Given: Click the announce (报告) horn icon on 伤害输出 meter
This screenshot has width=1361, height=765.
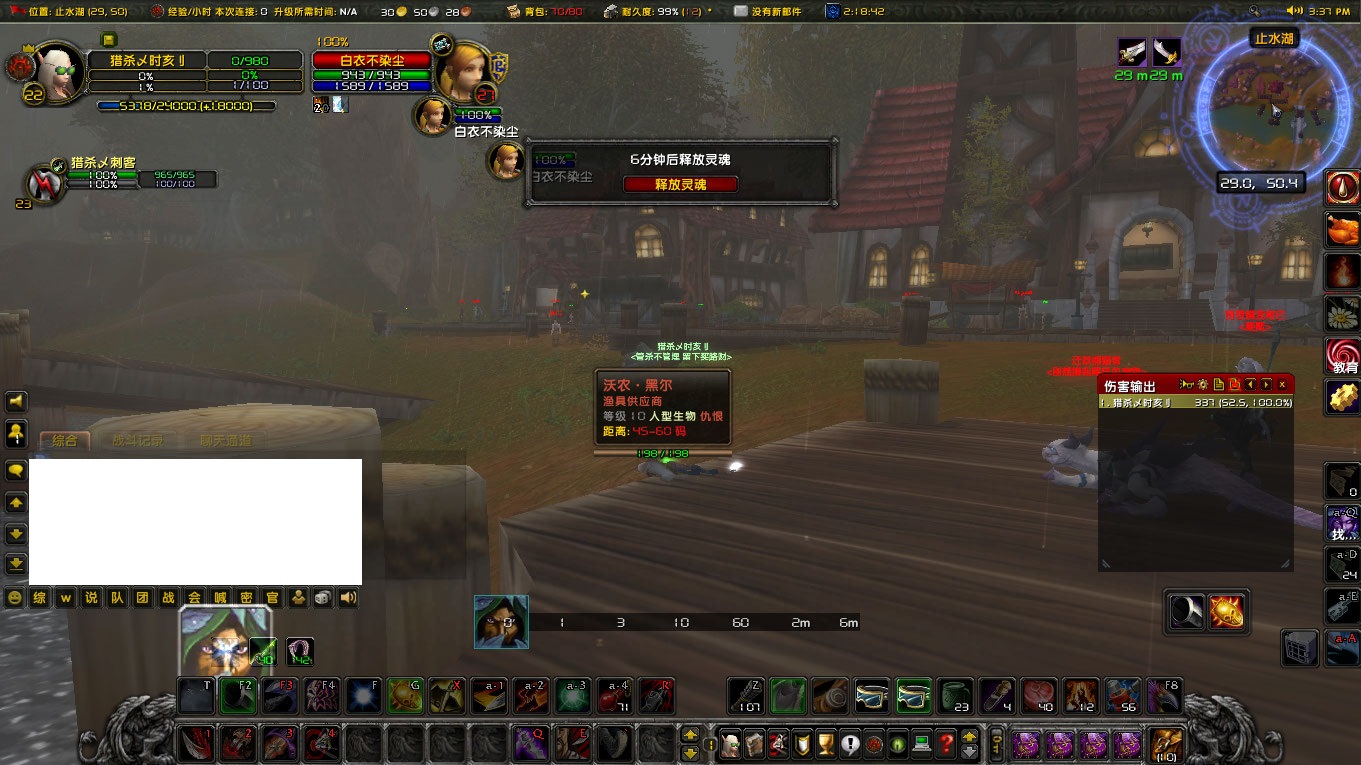Looking at the screenshot, I should tap(1187, 384).
